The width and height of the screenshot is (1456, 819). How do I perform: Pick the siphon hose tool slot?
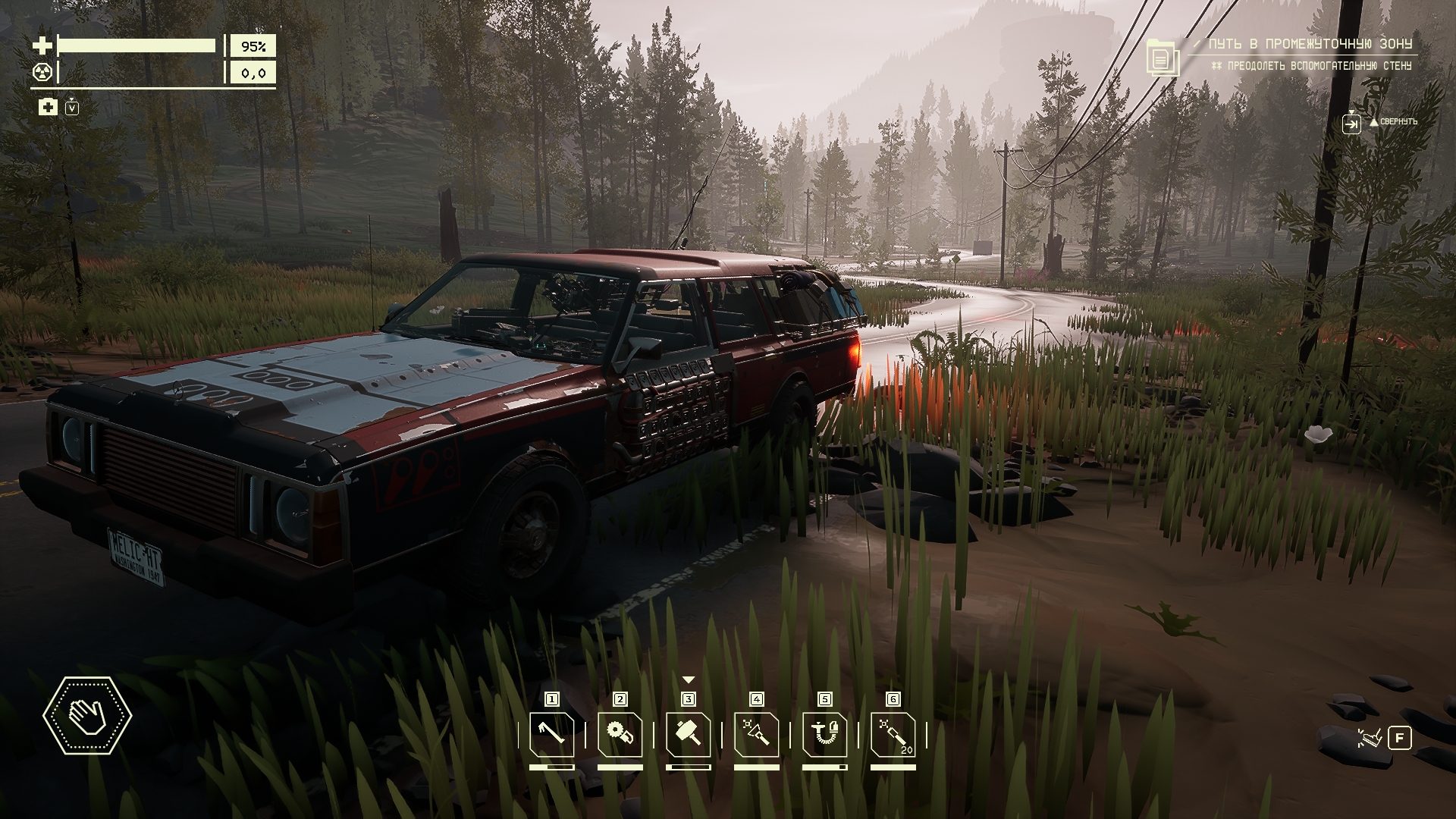pyautogui.click(x=824, y=735)
